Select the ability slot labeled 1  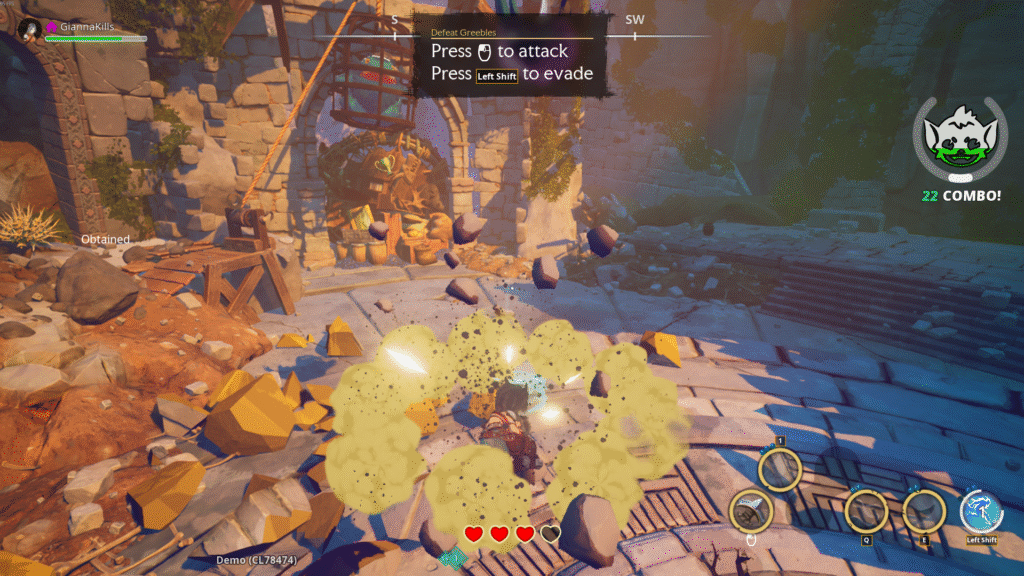coord(780,468)
